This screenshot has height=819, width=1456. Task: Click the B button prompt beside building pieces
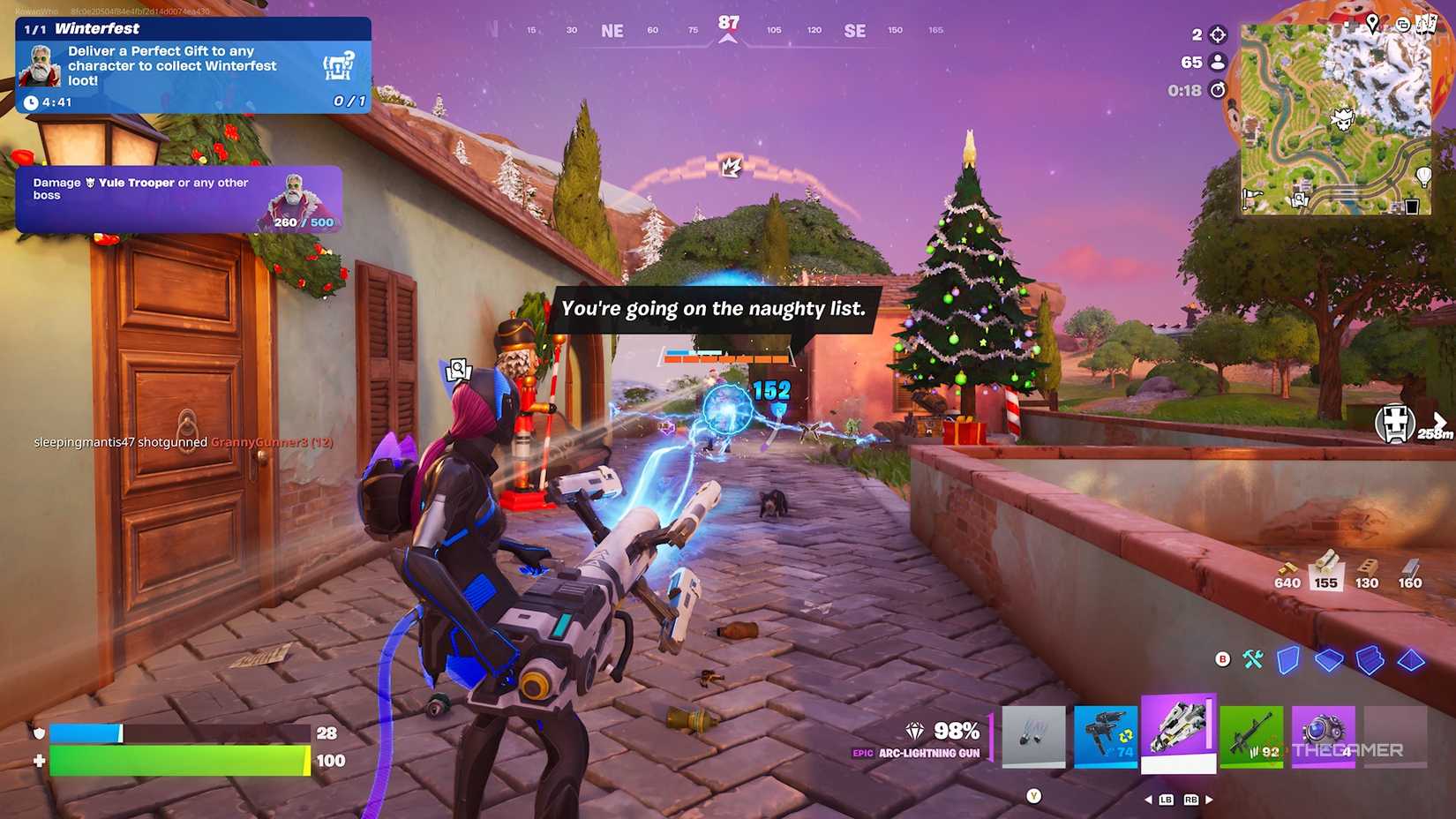click(1222, 657)
